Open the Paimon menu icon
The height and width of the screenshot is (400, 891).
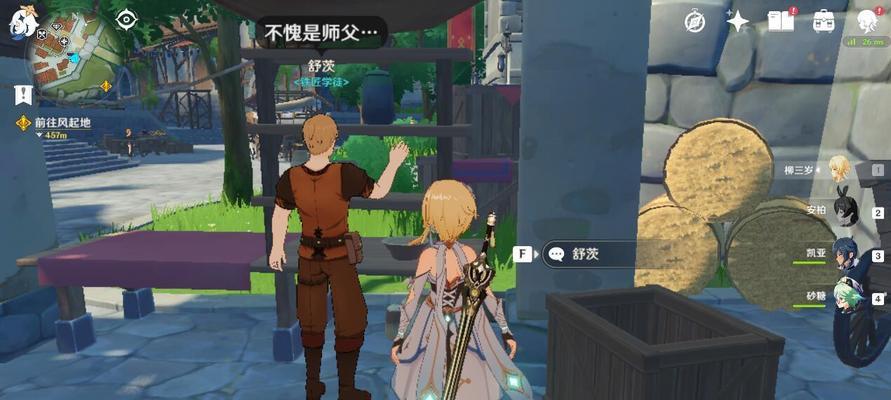pos(22,20)
